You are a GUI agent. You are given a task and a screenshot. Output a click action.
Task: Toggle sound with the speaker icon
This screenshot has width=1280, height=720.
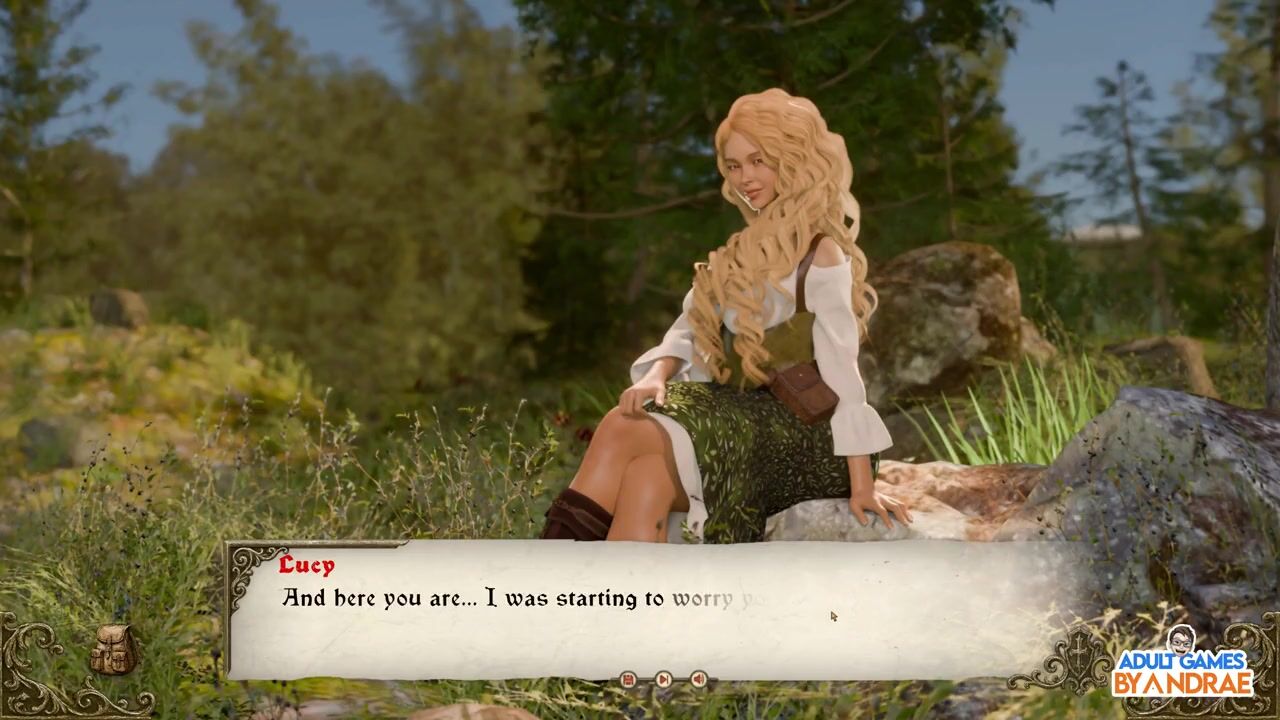(698, 680)
